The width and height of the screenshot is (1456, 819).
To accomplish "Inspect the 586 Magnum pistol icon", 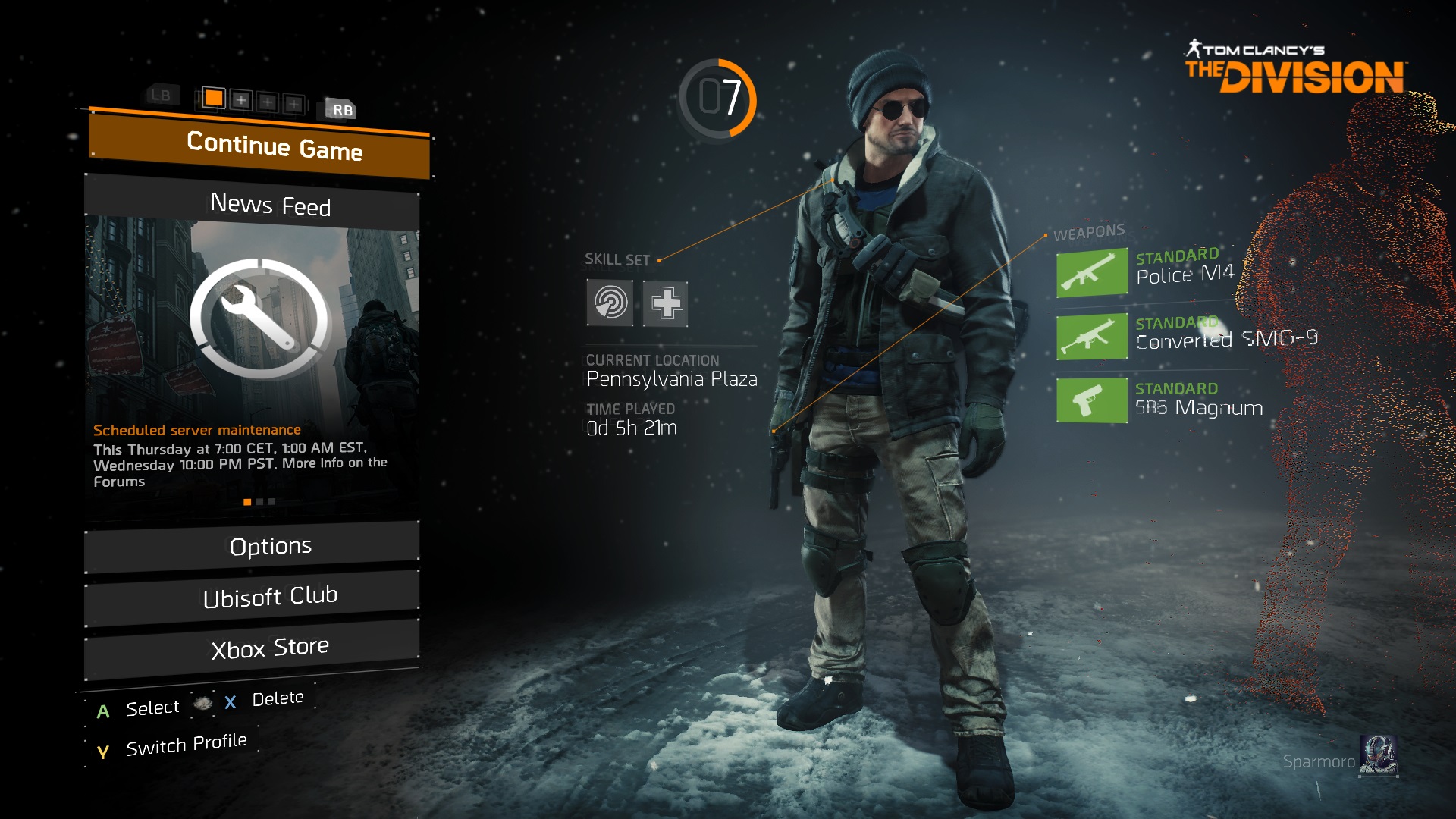I will click(1091, 400).
